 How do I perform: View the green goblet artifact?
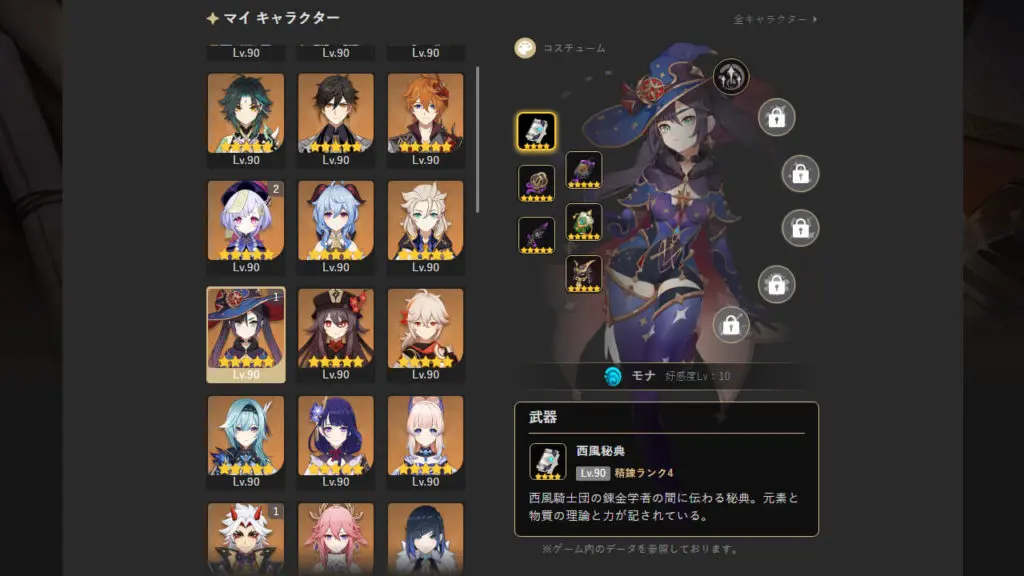pos(584,221)
